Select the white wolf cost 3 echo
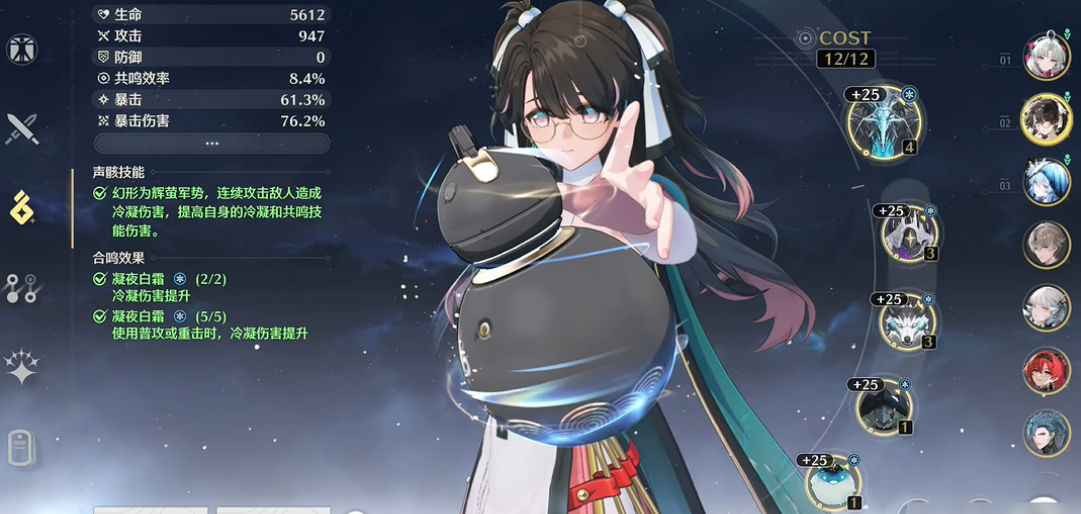Screen dimensions: 1081x514 pos(908,322)
